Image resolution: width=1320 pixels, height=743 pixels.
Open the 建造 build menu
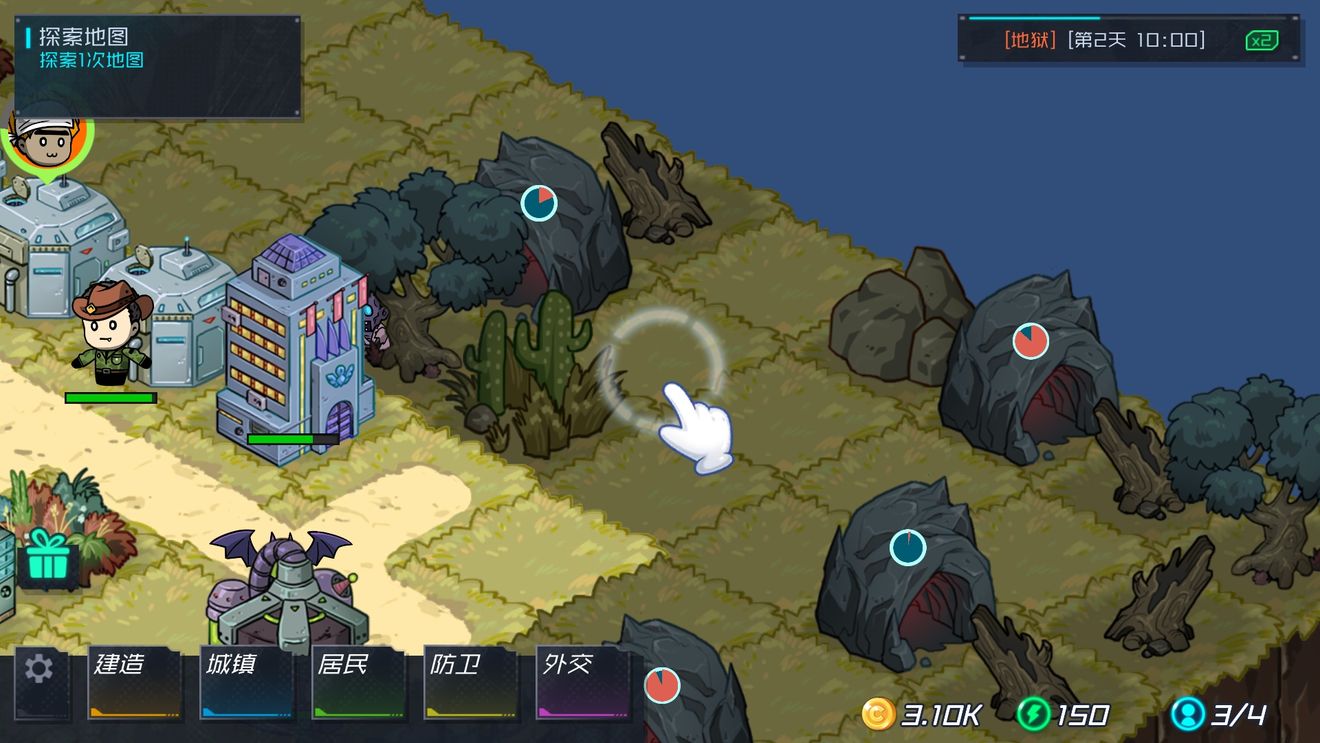[135, 682]
